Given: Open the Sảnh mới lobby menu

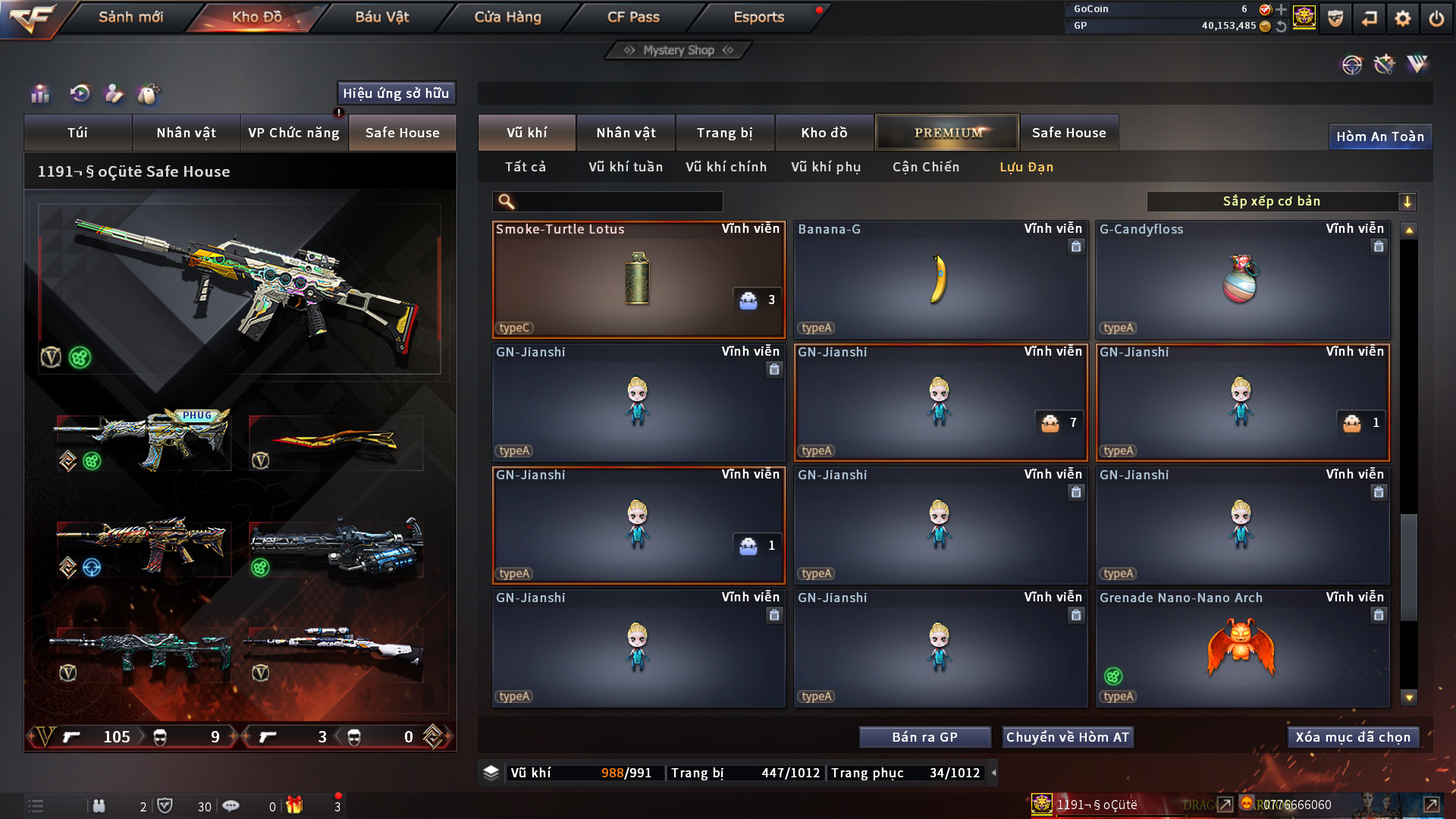Looking at the screenshot, I should (x=130, y=17).
